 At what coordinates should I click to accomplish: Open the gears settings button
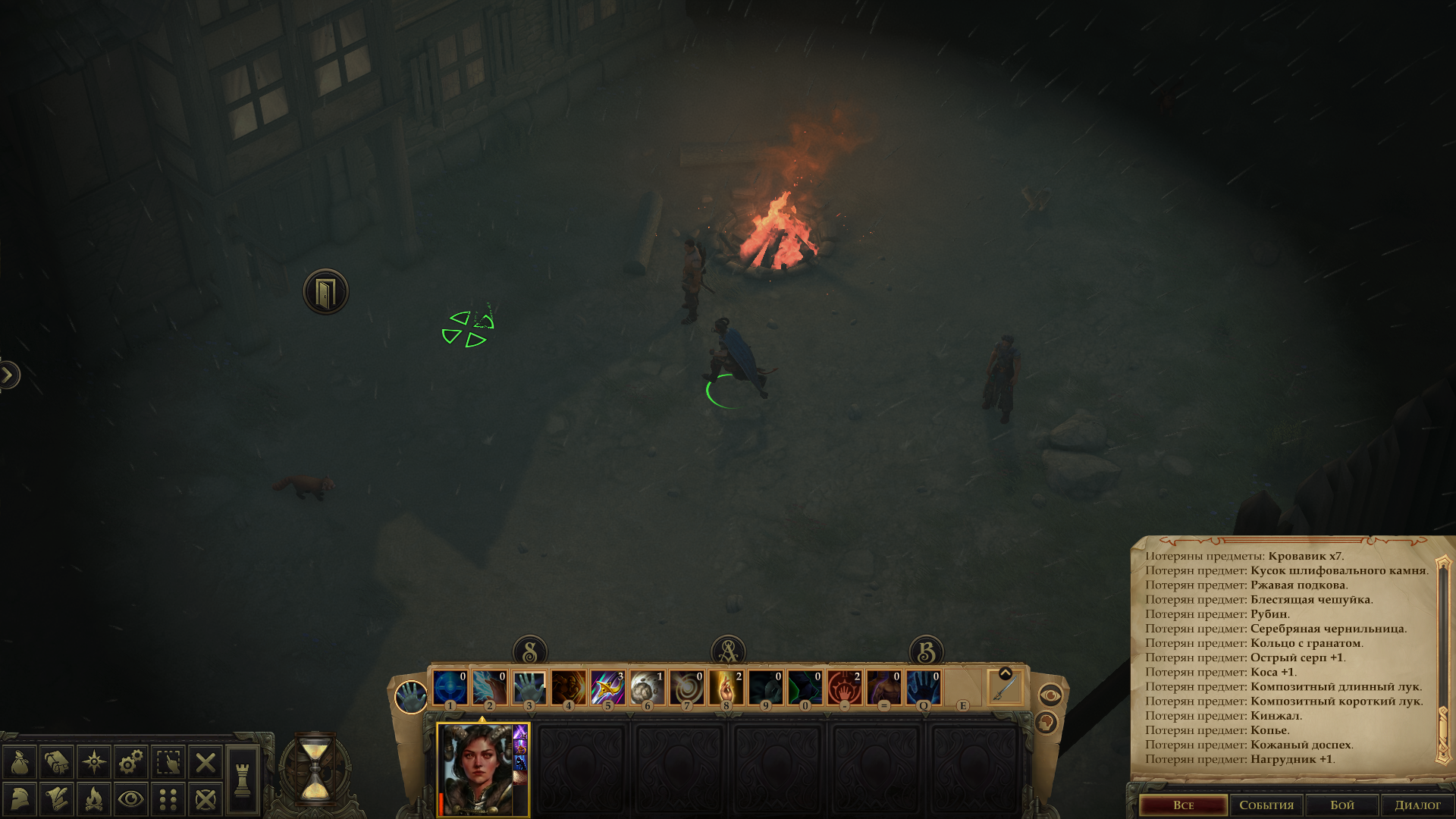(131, 762)
